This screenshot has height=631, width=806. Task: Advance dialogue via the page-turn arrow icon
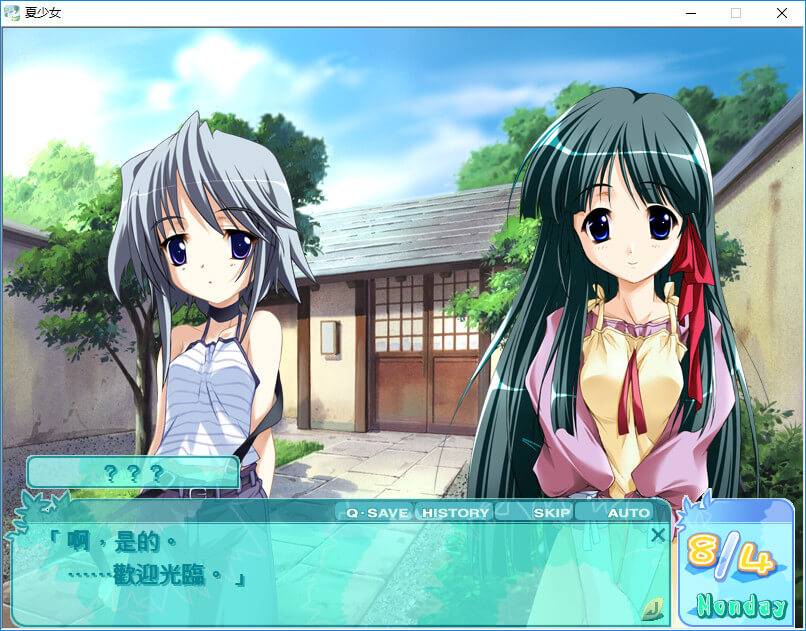(x=653, y=607)
